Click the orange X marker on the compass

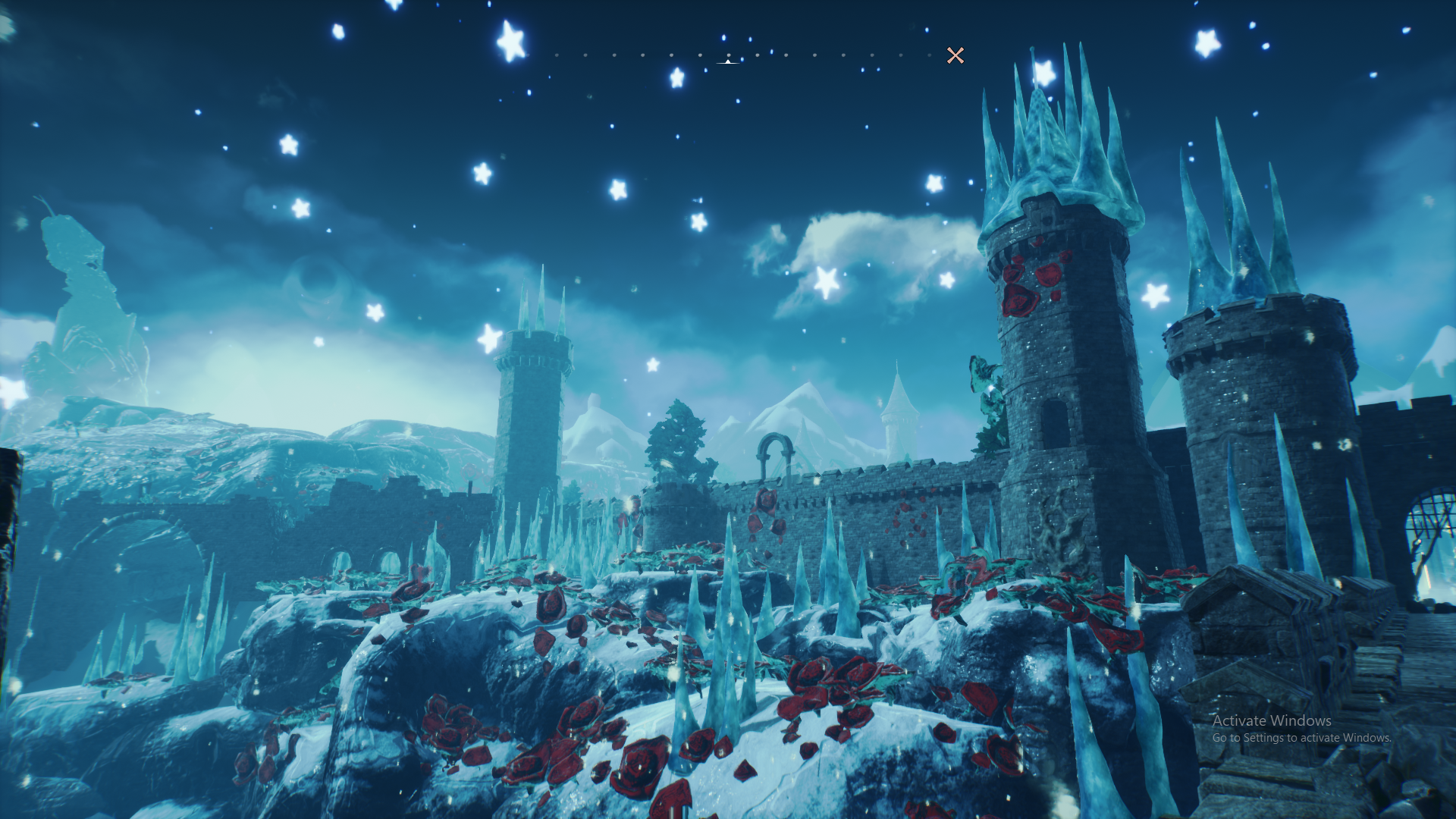coord(955,55)
